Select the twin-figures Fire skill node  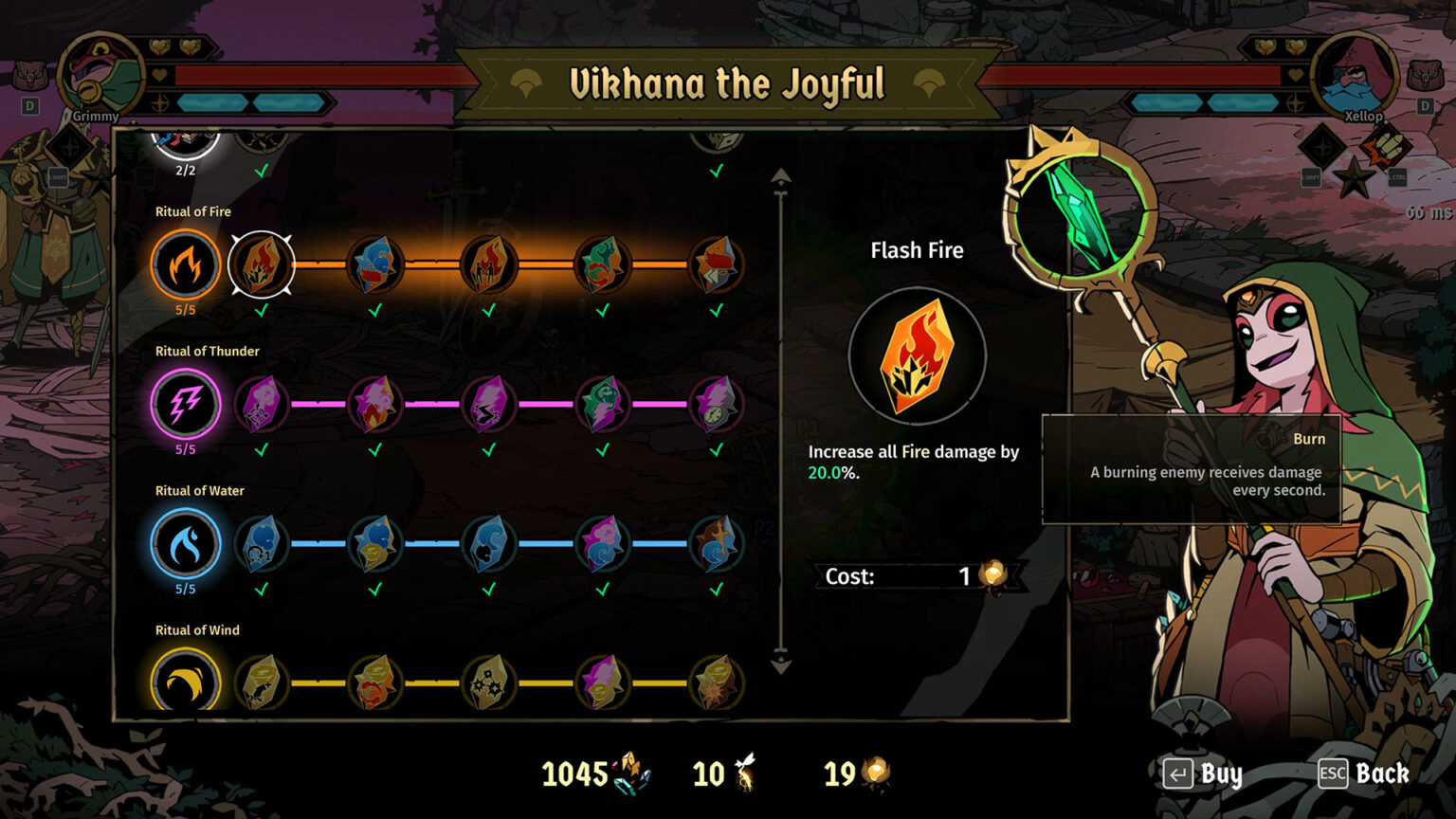(x=489, y=265)
